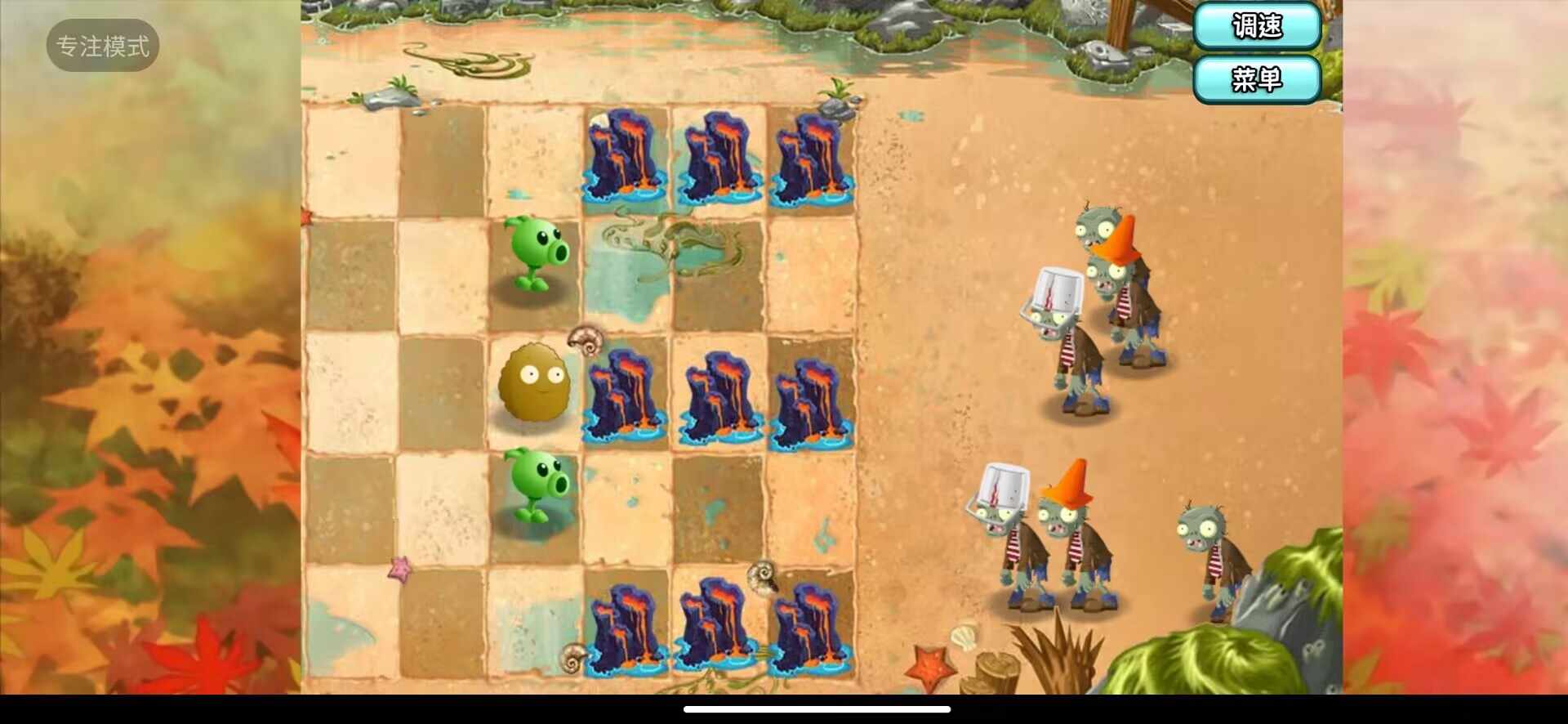This screenshot has width=1568, height=724.
Task: Open the 菜单 menu button
Action: click(x=1257, y=79)
